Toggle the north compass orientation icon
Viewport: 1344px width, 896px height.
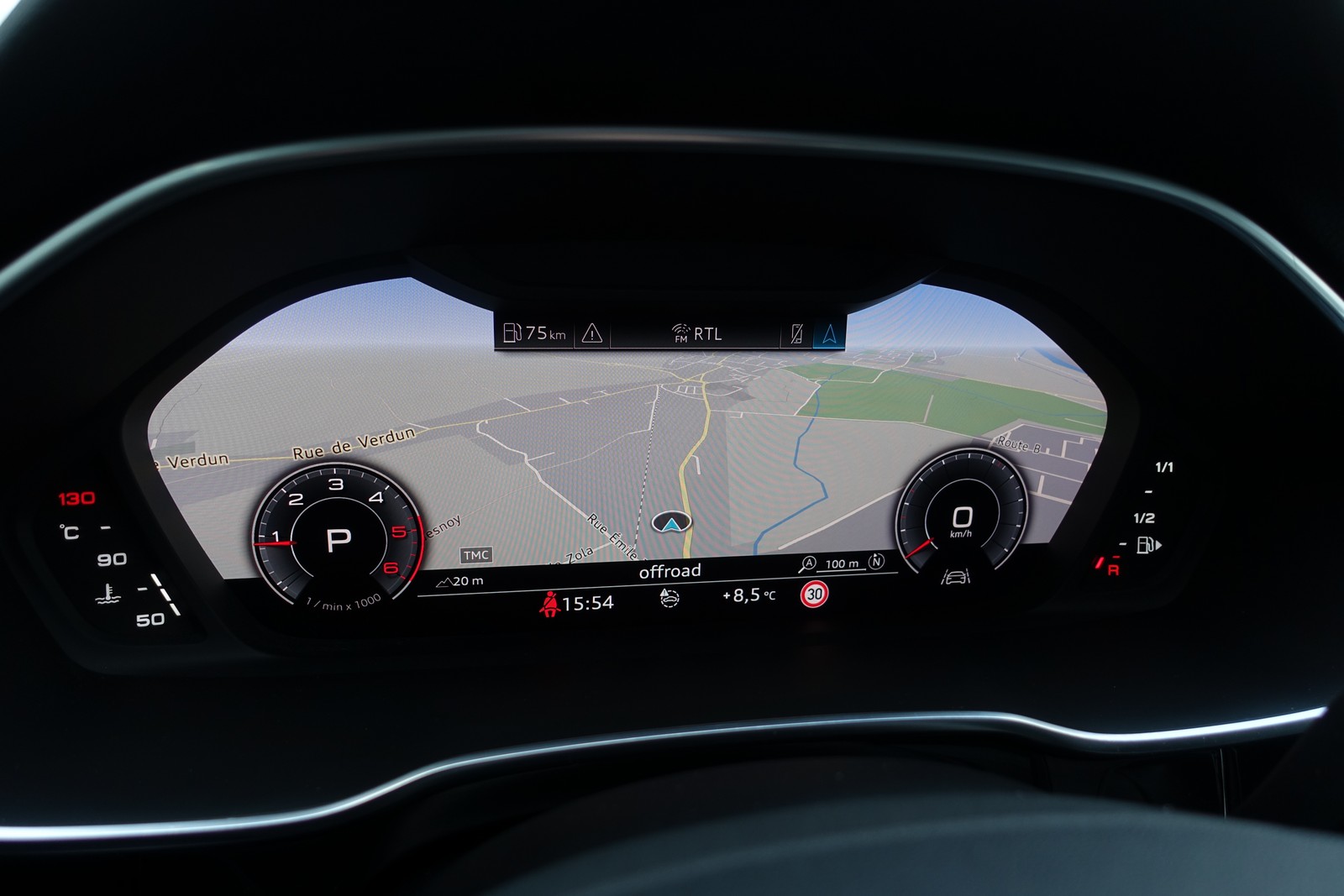(x=876, y=562)
